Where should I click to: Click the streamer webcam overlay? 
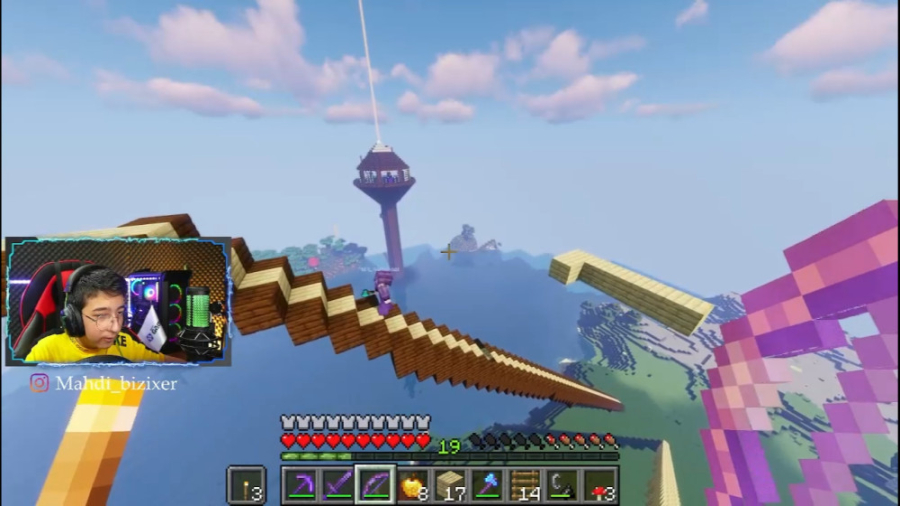118,301
